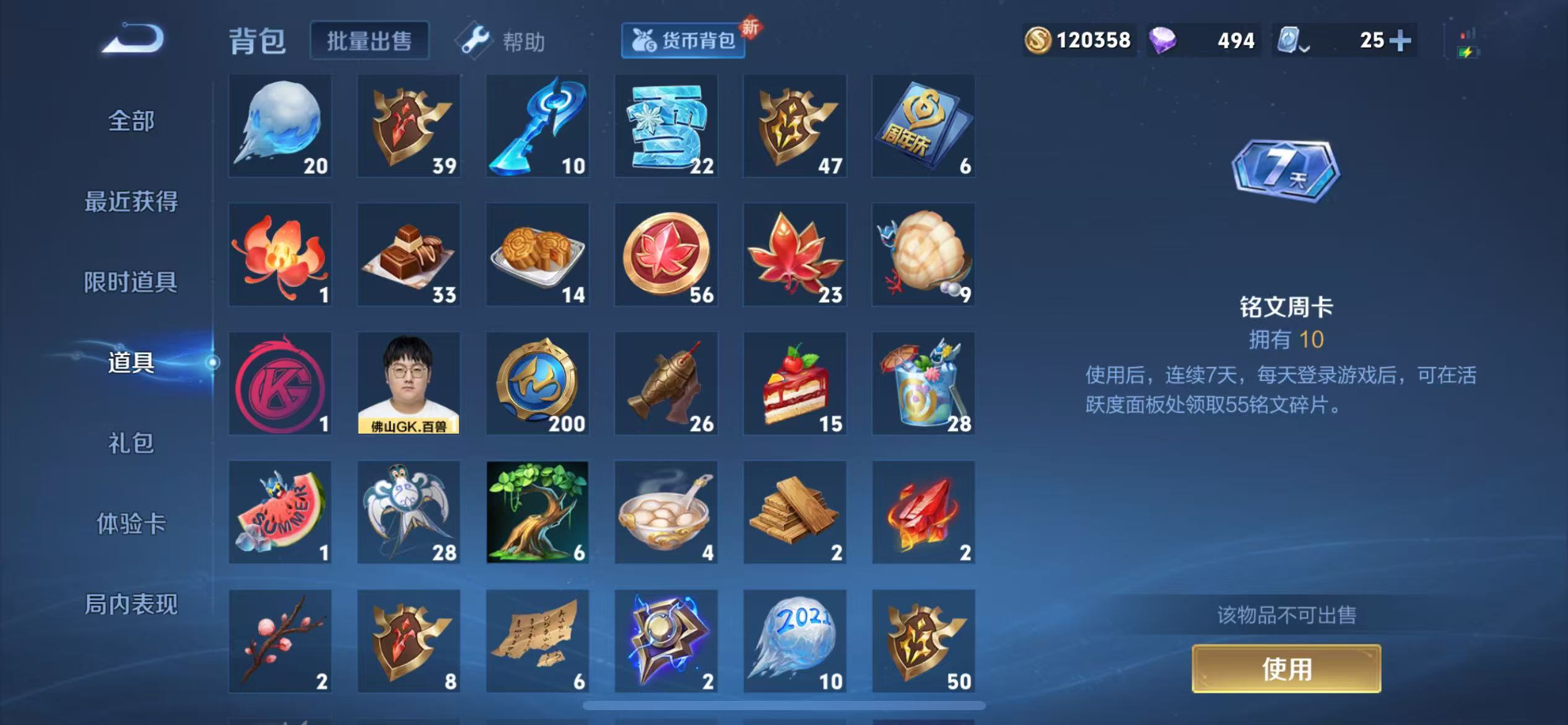The height and width of the screenshot is (725, 1568).
Task: Go back with the return arrow
Action: 134,40
